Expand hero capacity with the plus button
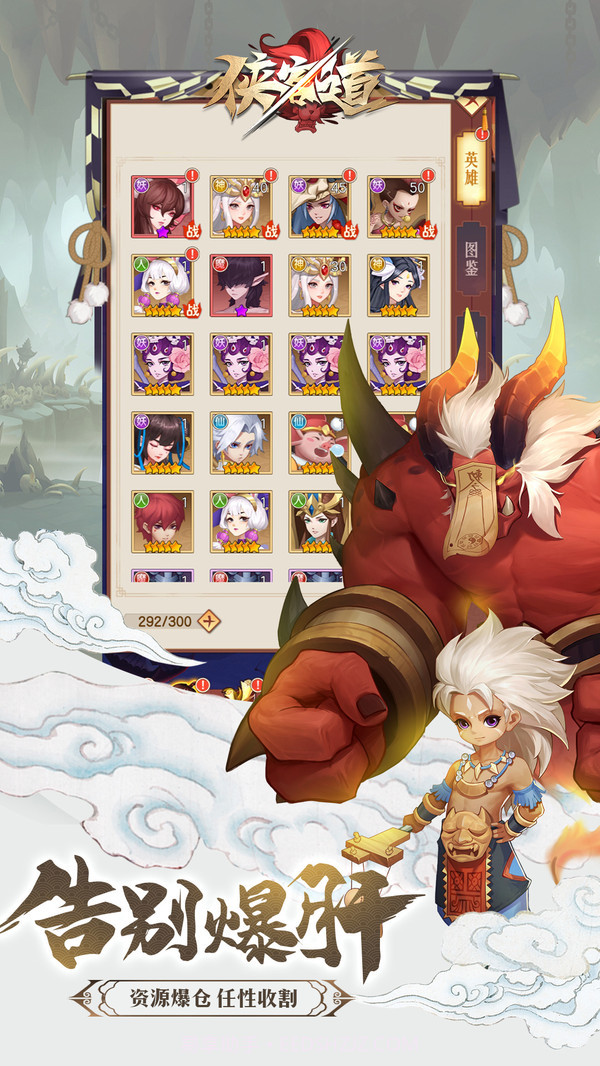The width and height of the screenshot is (600, 1066). 209,619
